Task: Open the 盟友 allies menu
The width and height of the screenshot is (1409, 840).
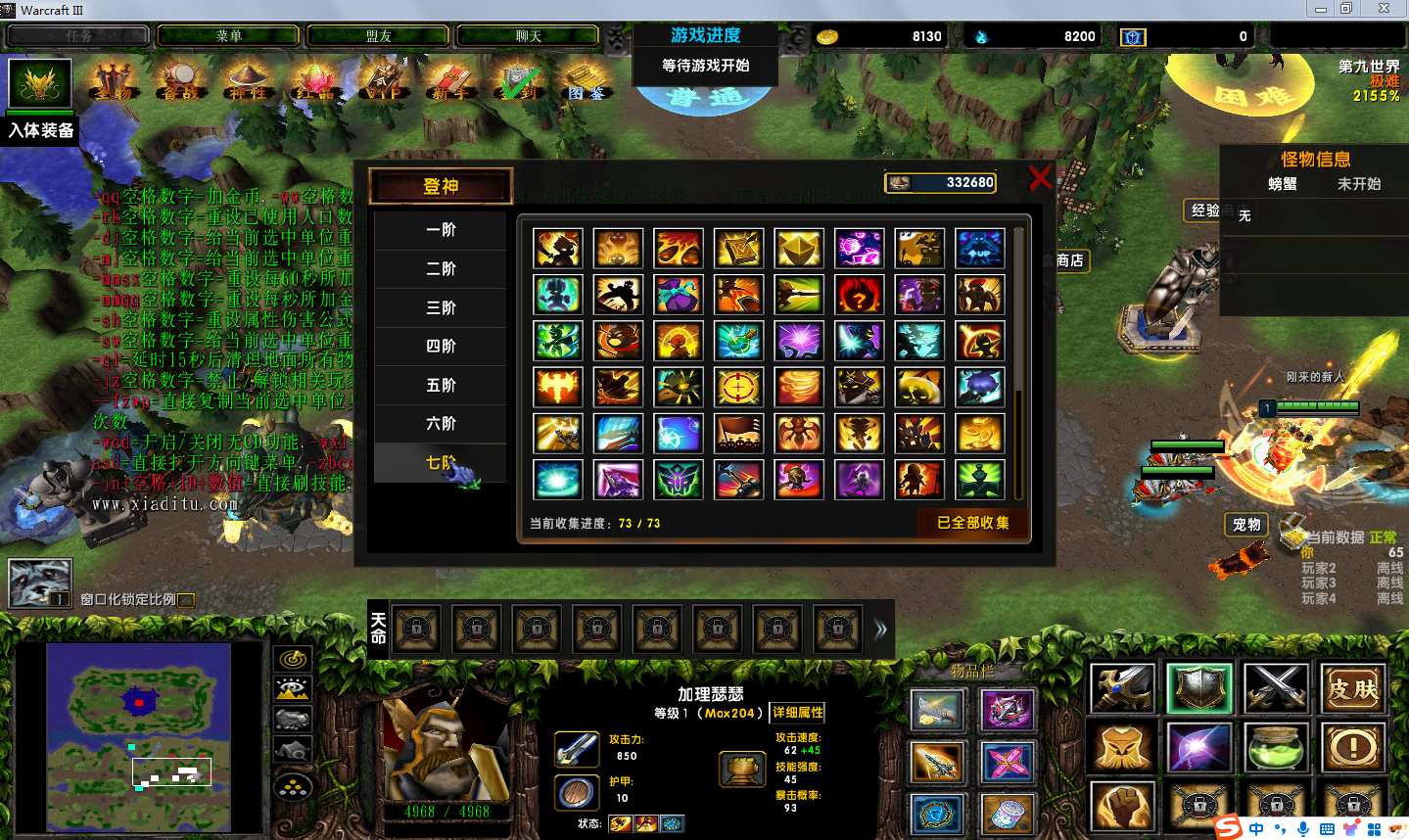Action: click(378, 36)
